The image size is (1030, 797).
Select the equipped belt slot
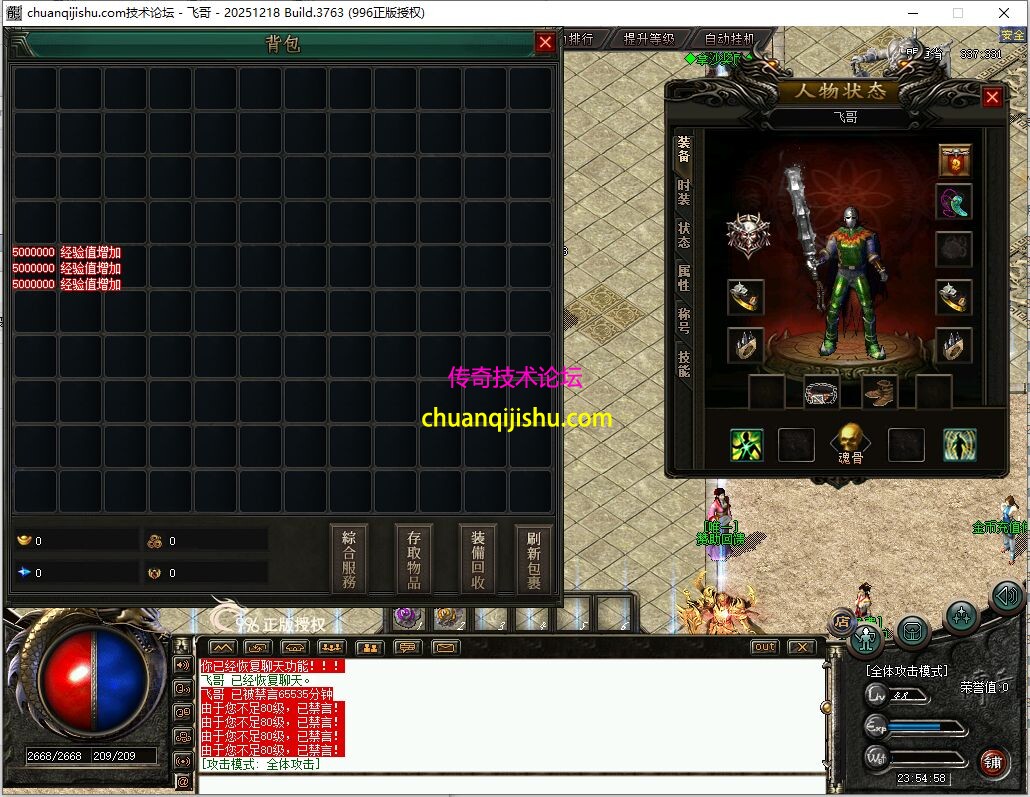coord(821,391)
